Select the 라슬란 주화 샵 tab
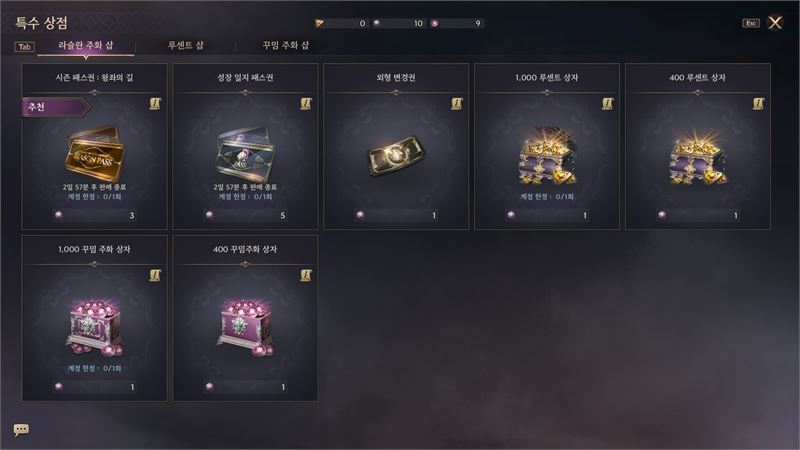Viewport: 800px width, 450px height. [x=86, y=45]
